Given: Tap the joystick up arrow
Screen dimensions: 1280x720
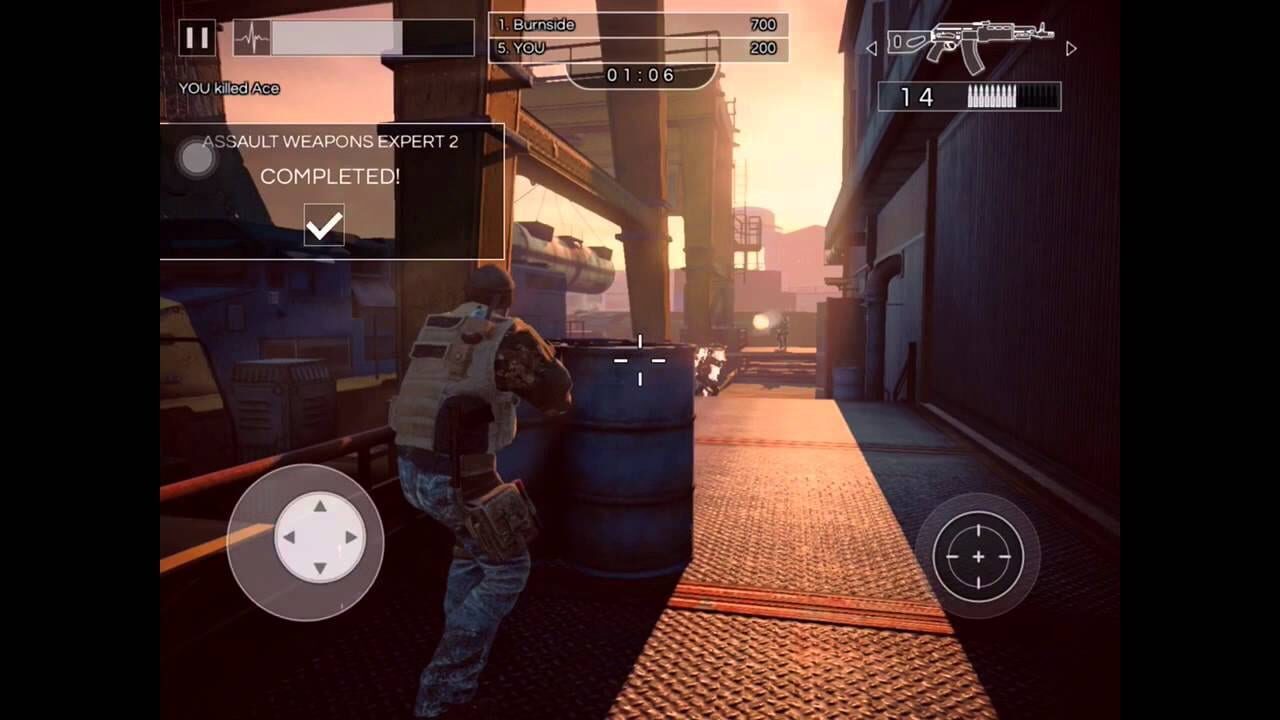Looking at the screenshot, I should click(x=320, y=508).
